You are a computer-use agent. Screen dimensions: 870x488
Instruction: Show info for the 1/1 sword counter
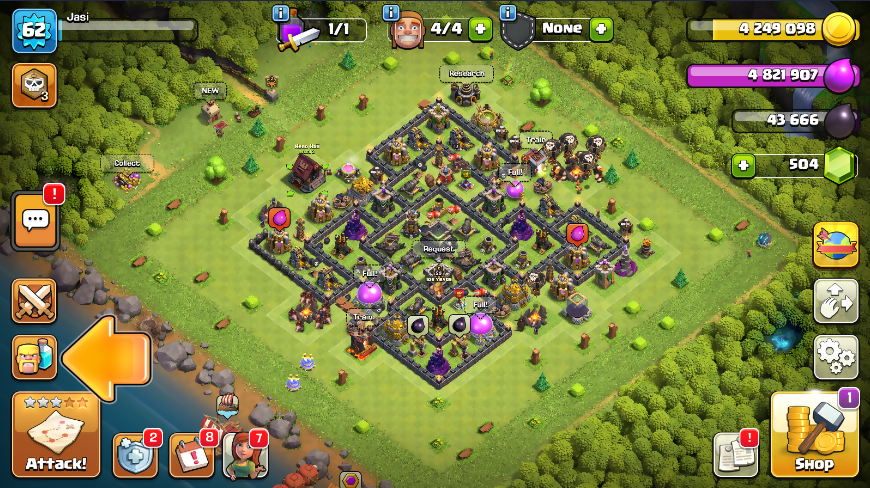tap(281, 13)
